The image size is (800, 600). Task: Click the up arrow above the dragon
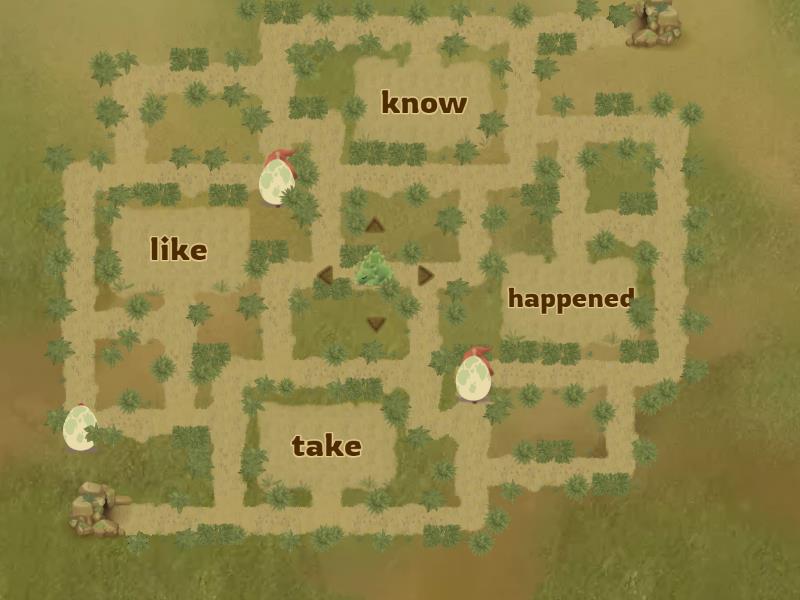[375, 225]
